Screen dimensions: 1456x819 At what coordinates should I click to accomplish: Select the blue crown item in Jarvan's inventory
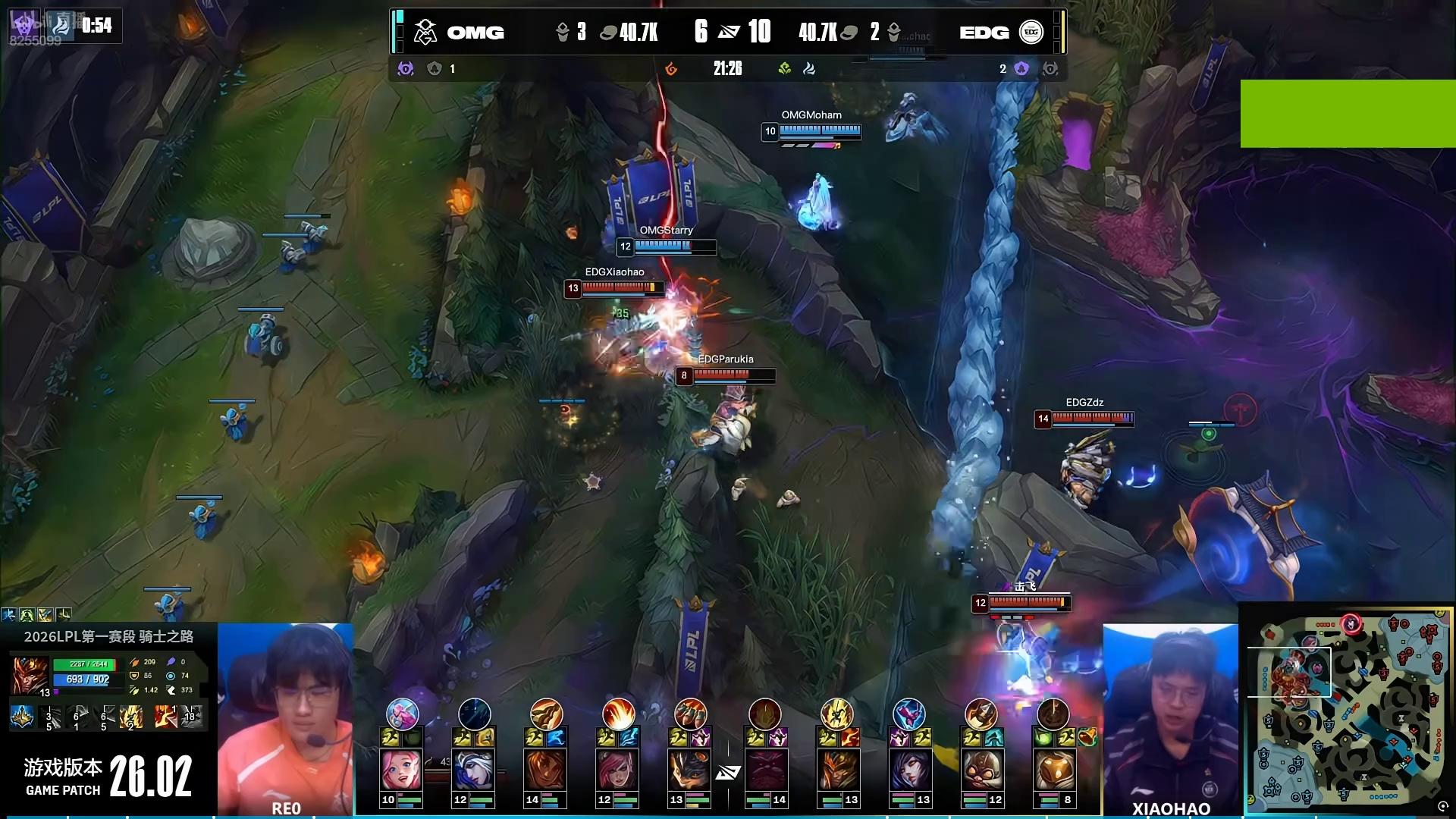21,716
